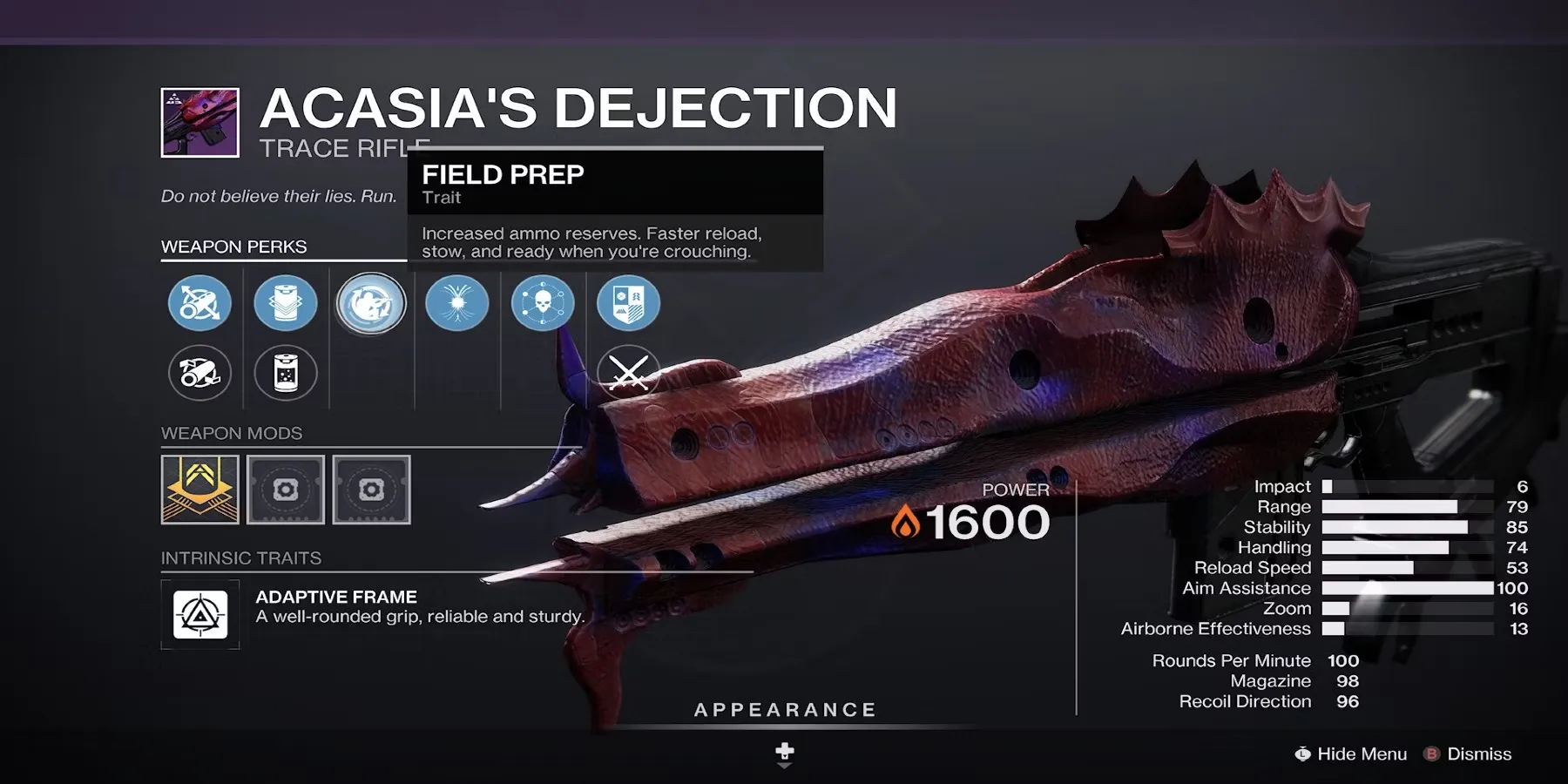
Task: Open the crossed swords kill tracker
Action: point(628,373)
